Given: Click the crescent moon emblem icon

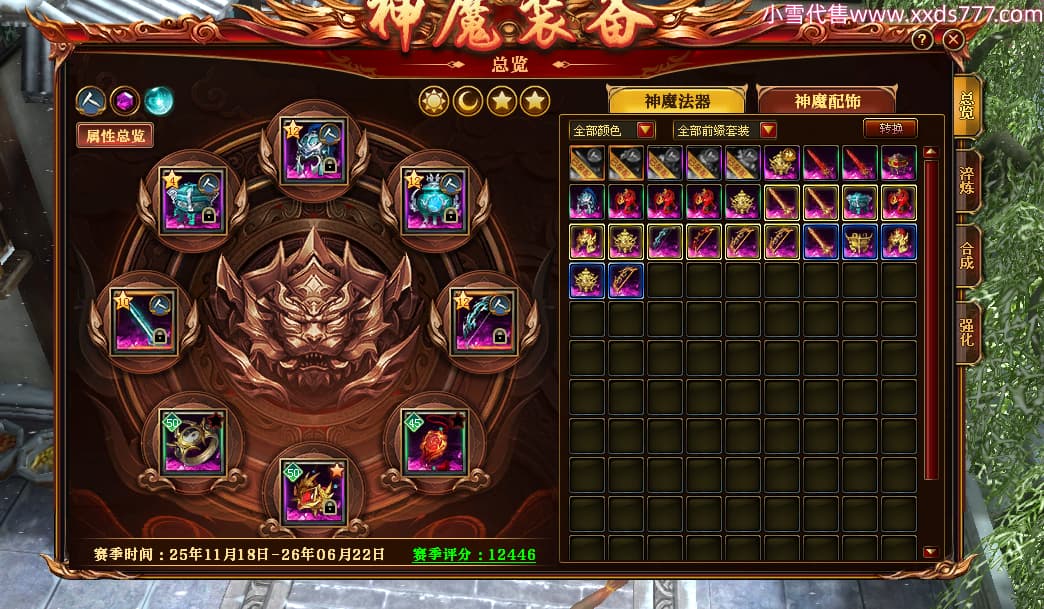Looking at the screenshot, I should tap(468, 100).
